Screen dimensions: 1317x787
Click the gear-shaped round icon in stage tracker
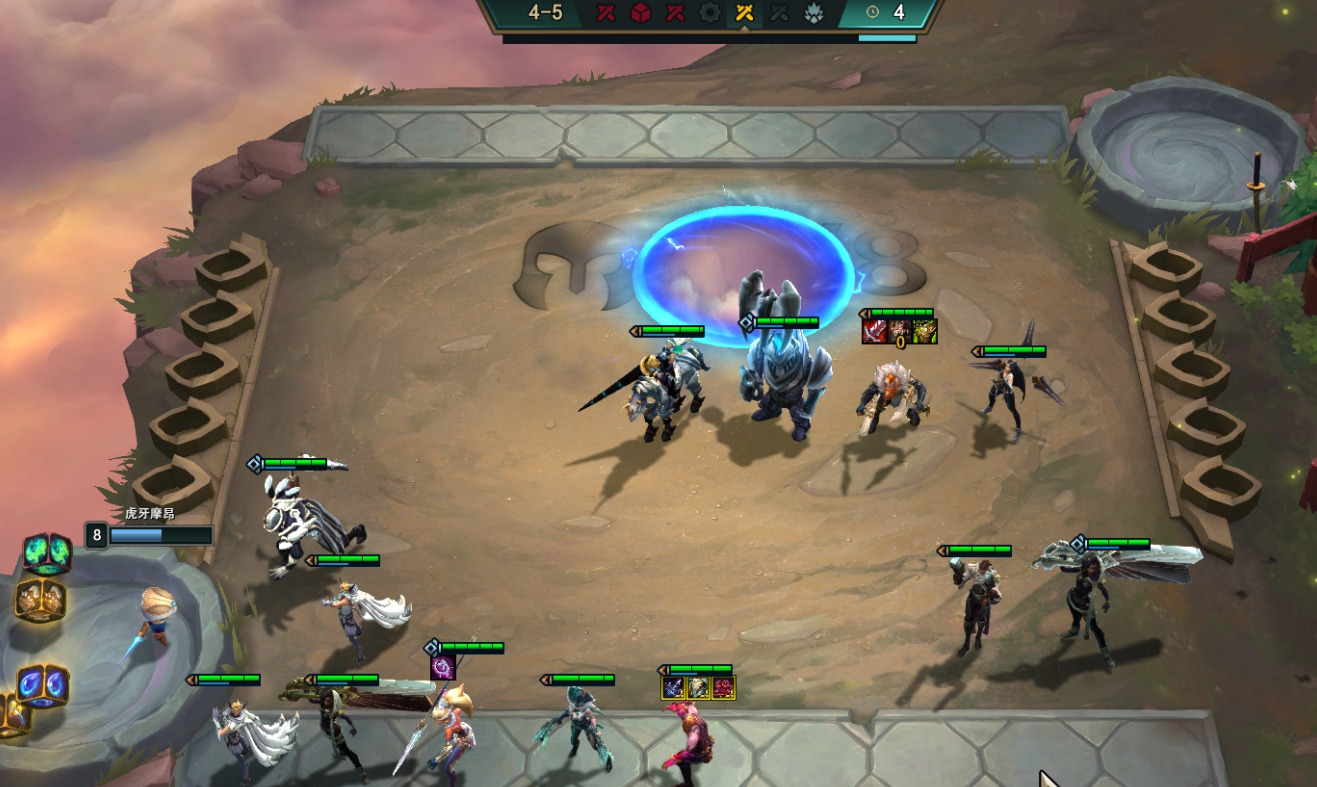(709, 13)
